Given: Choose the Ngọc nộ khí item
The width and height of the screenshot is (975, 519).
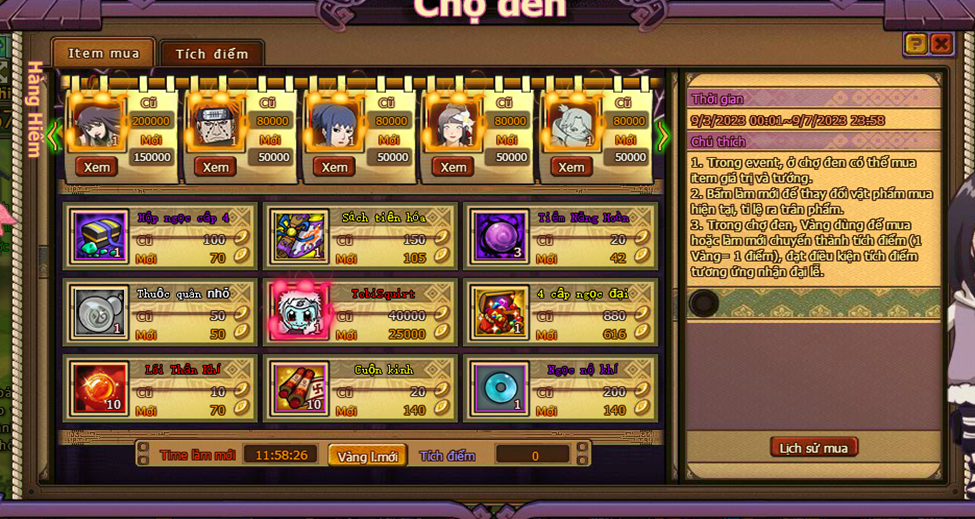Looking at the screenshot, I should coord(499,388).
